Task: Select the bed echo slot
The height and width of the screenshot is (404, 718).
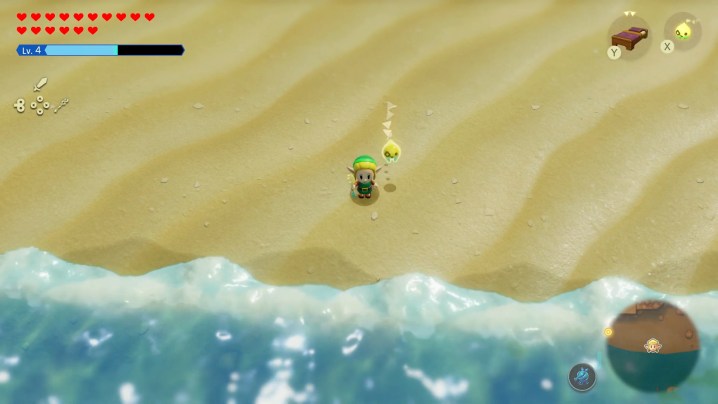Action: (629, 38)
